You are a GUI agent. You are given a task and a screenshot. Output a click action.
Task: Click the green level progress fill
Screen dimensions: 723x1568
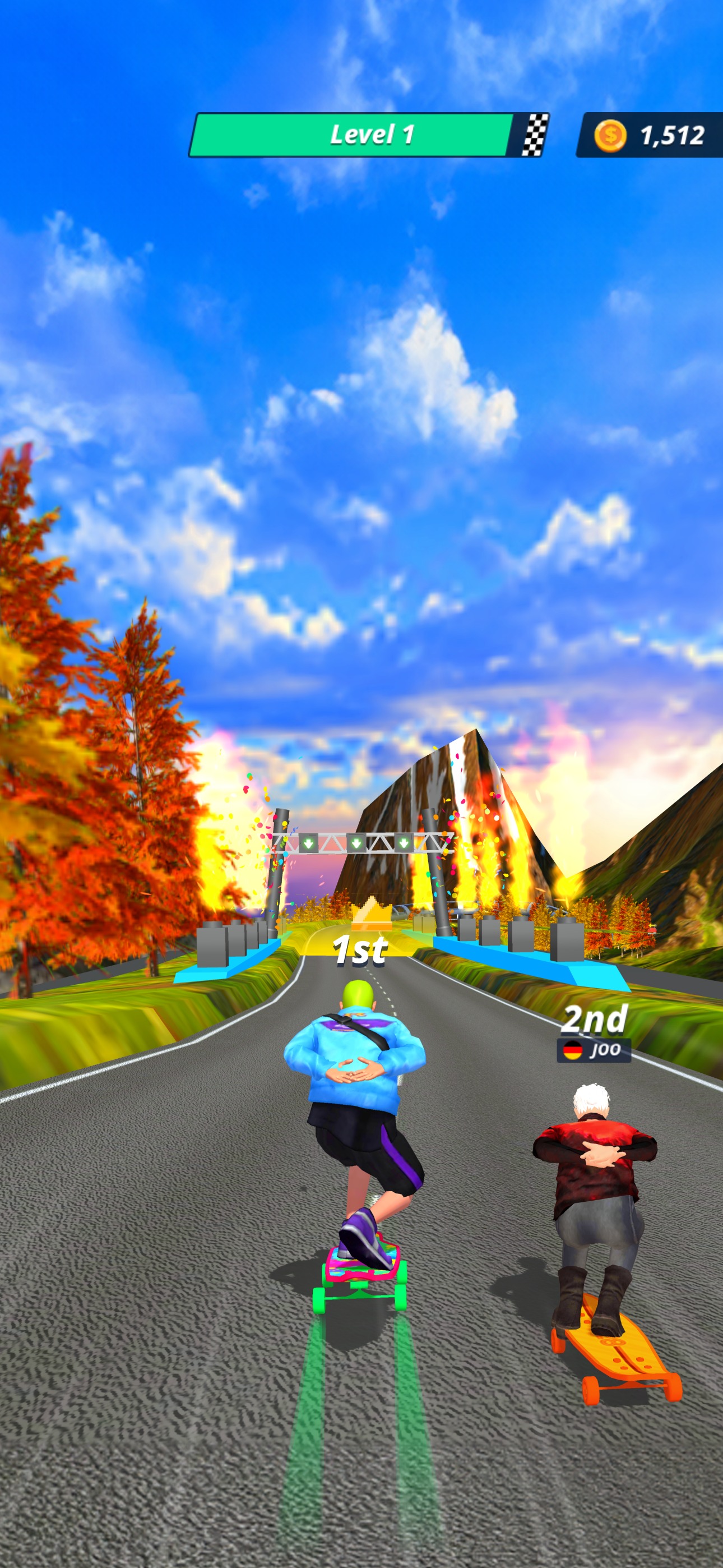[353, 135]
